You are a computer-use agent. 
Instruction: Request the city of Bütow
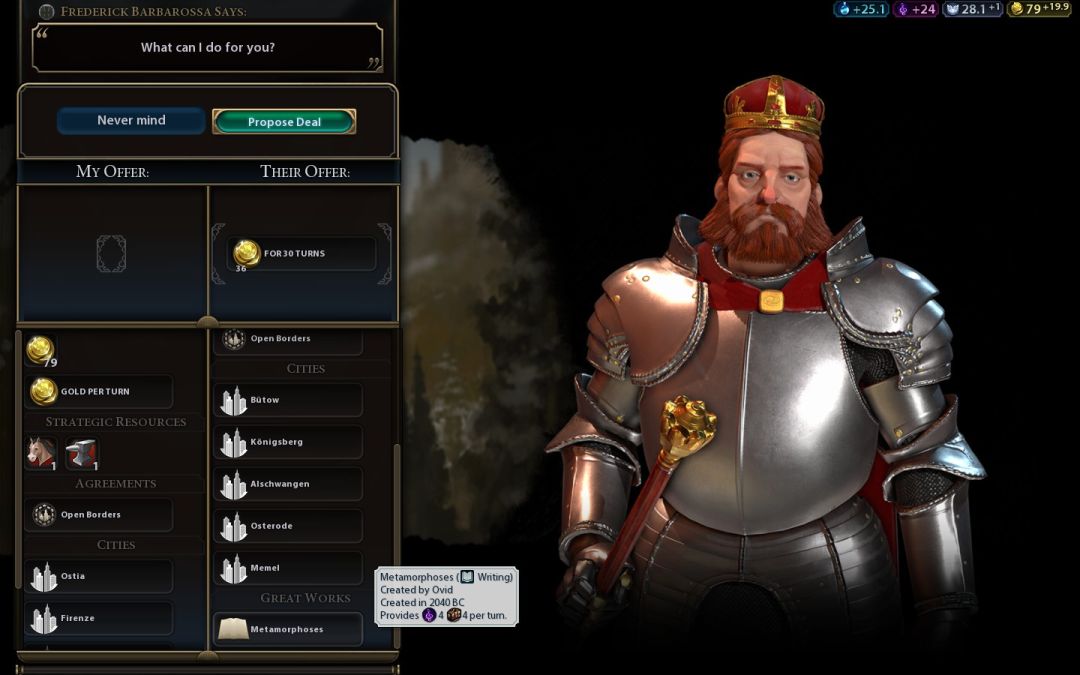point(288,400)
